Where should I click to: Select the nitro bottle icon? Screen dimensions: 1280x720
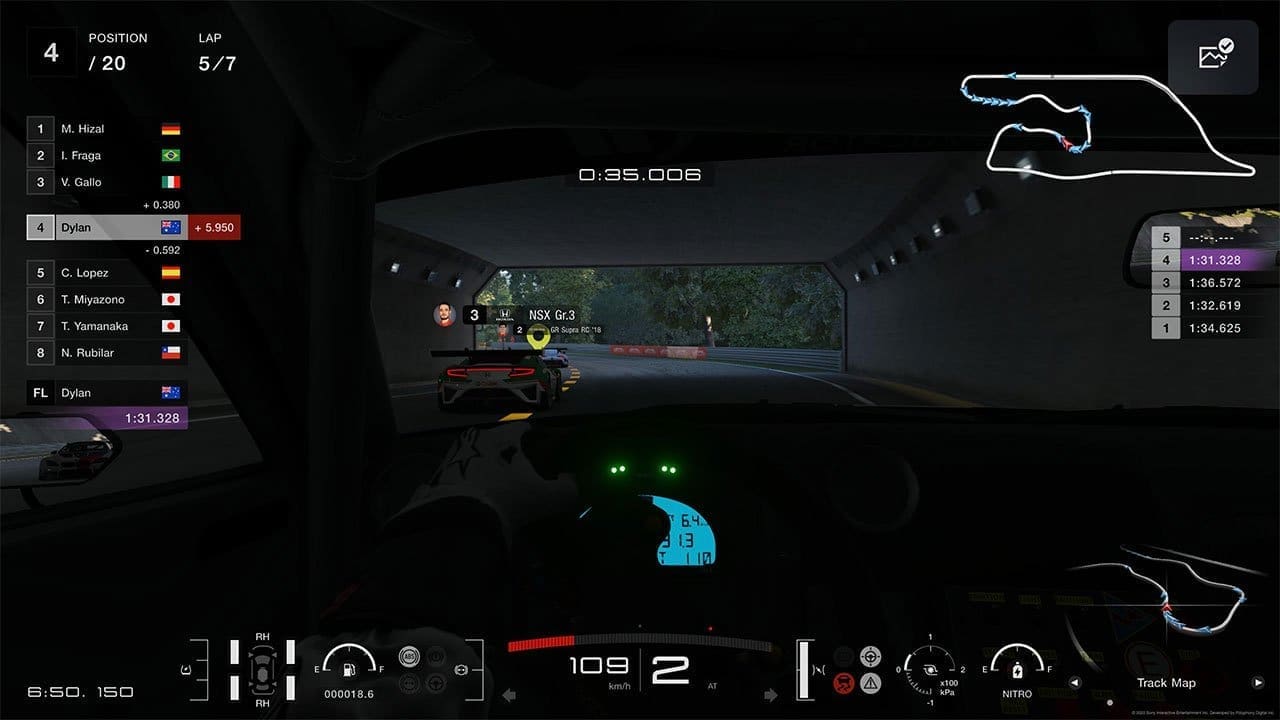tap(1017, 672)
